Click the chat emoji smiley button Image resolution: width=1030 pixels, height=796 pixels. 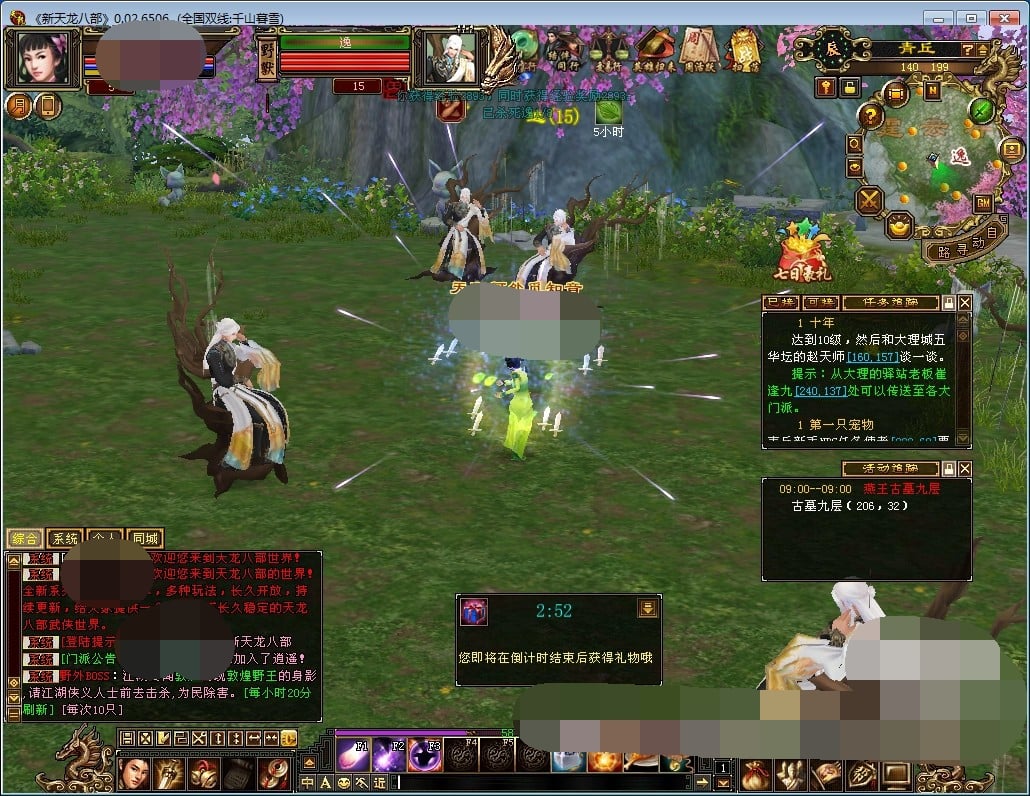(x=345, y=782)
